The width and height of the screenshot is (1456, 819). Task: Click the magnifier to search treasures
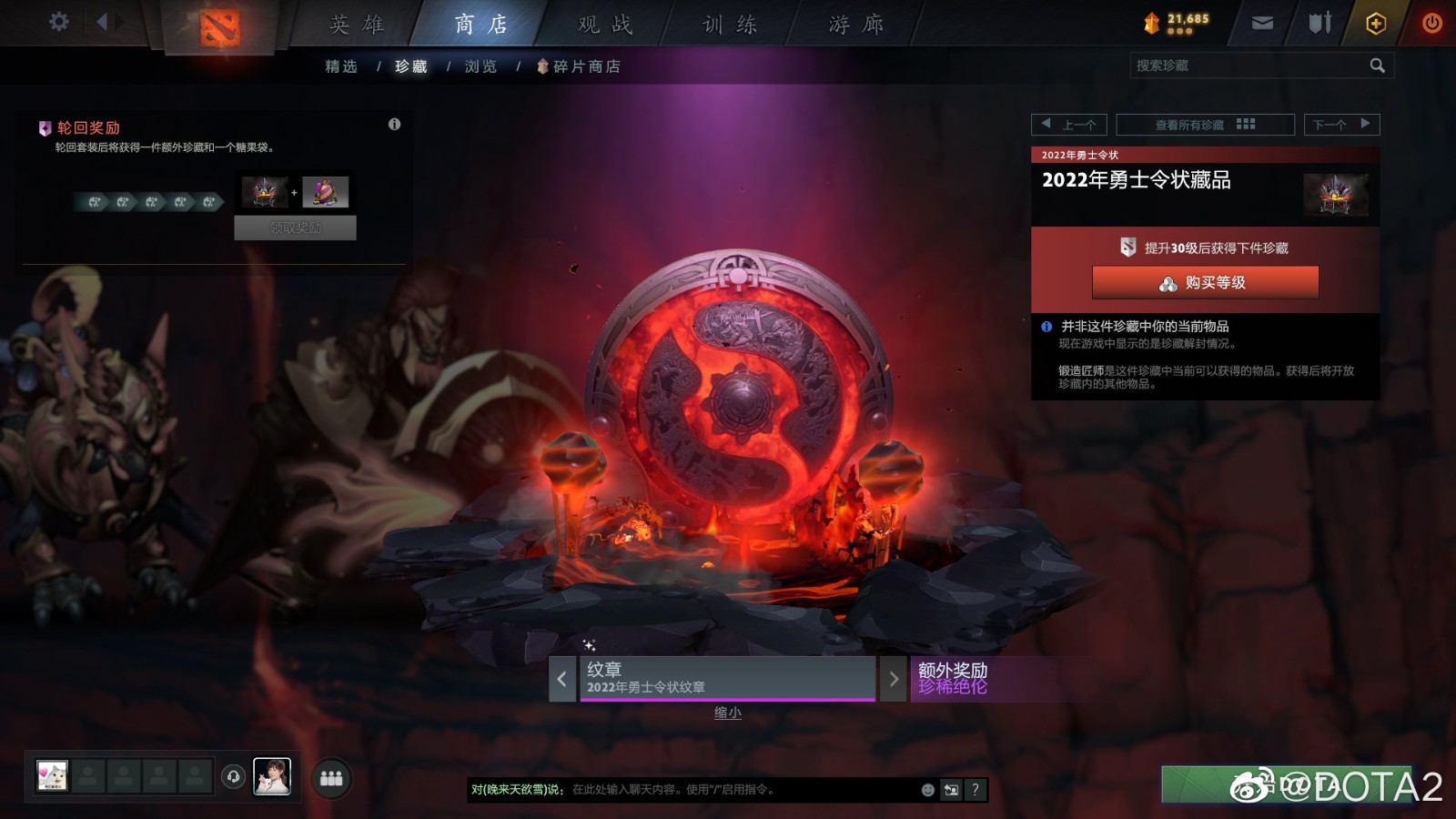1377,65
